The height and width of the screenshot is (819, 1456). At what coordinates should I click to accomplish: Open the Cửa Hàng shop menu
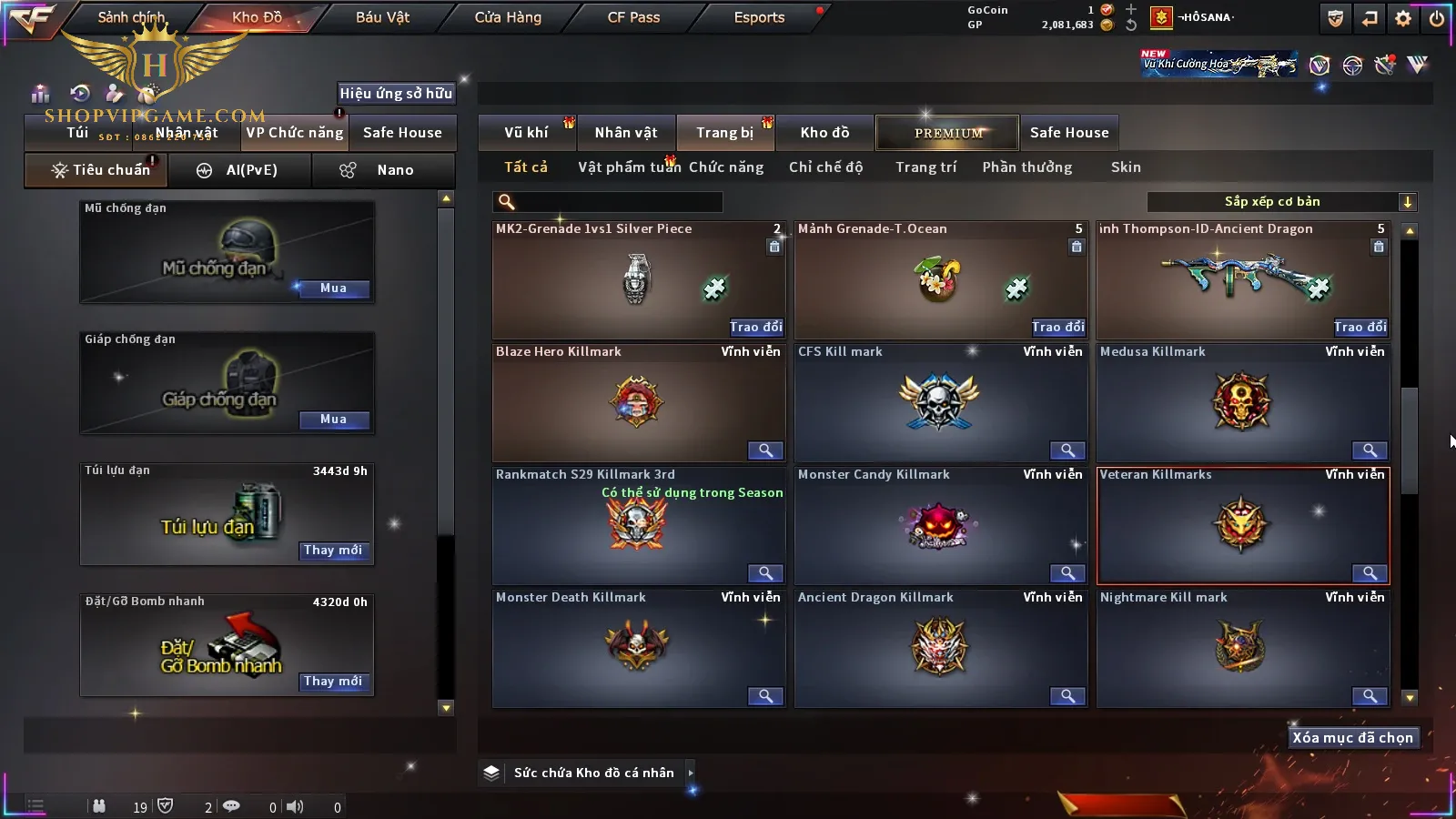pyautogui.click(x=508, y=17)
